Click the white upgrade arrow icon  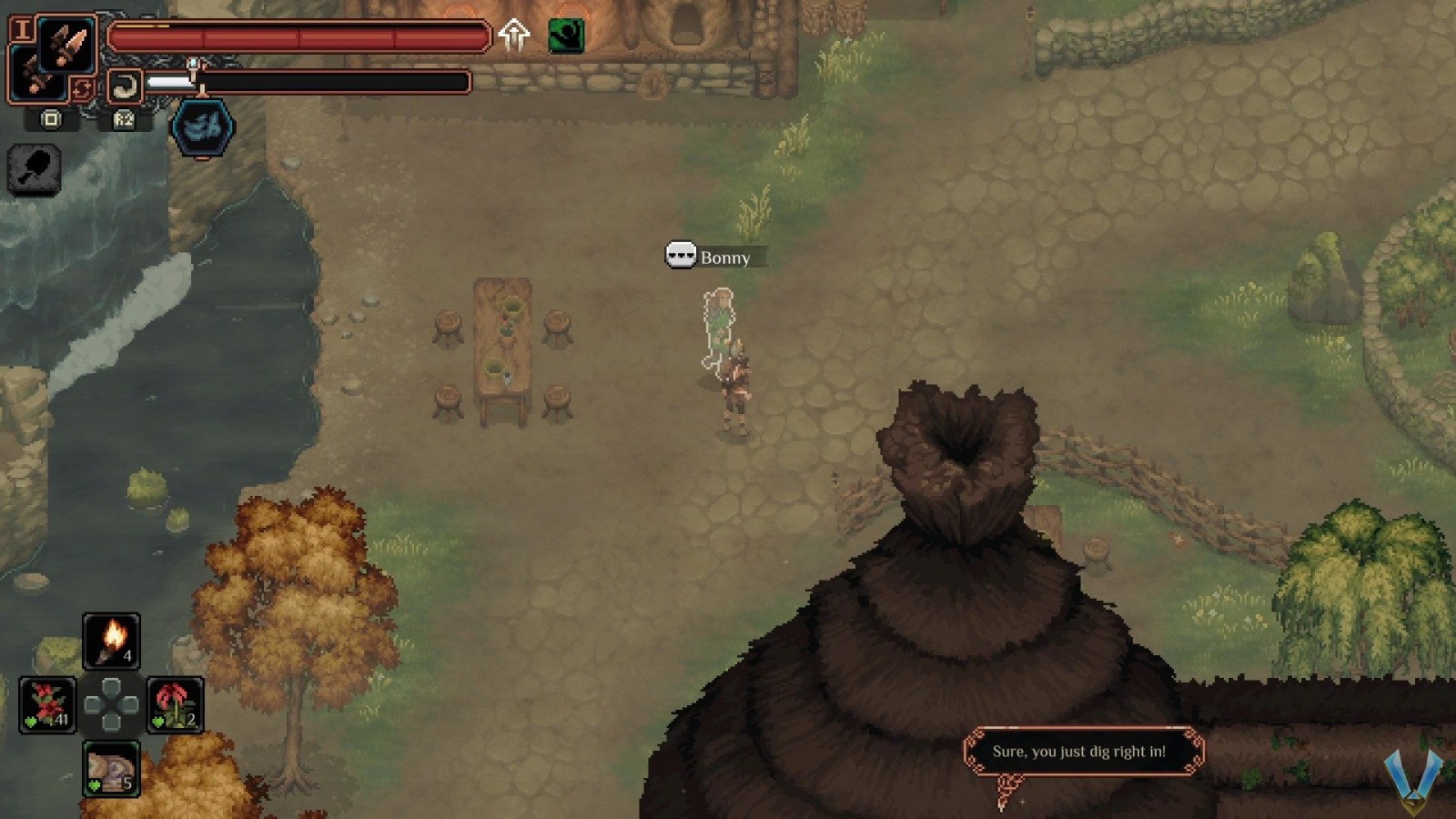pyautogui.click(x=514, y=36)
